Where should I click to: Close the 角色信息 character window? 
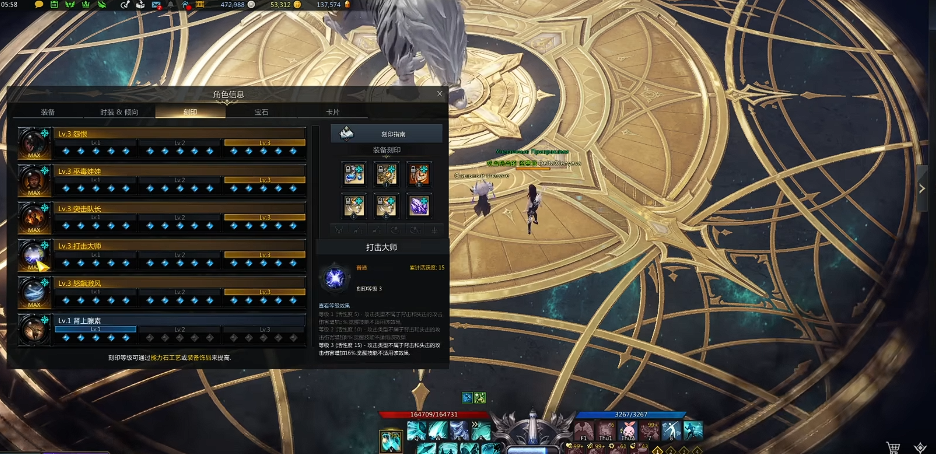pos(439,93)
